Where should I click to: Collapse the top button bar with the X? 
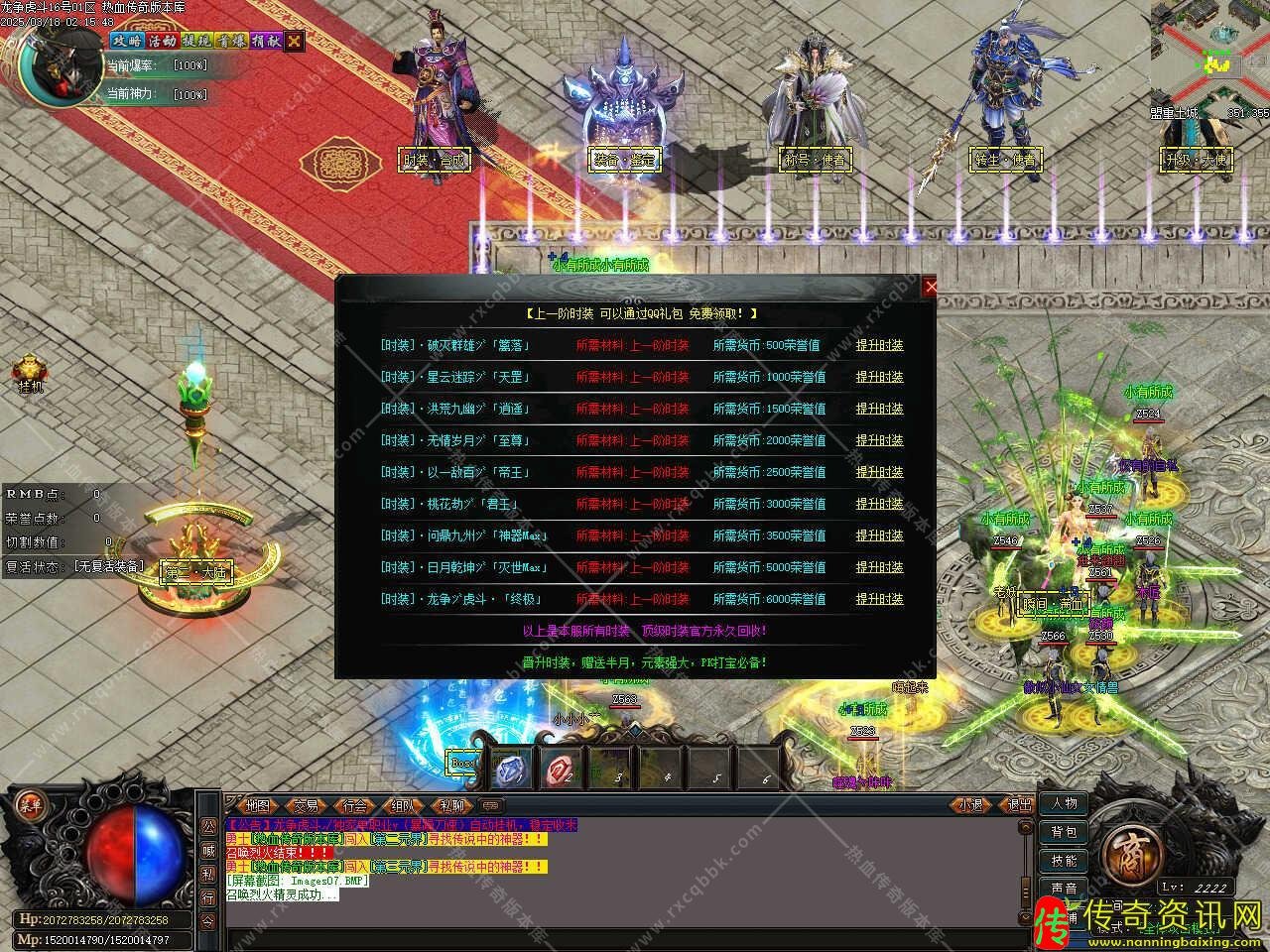click(294, 41)
